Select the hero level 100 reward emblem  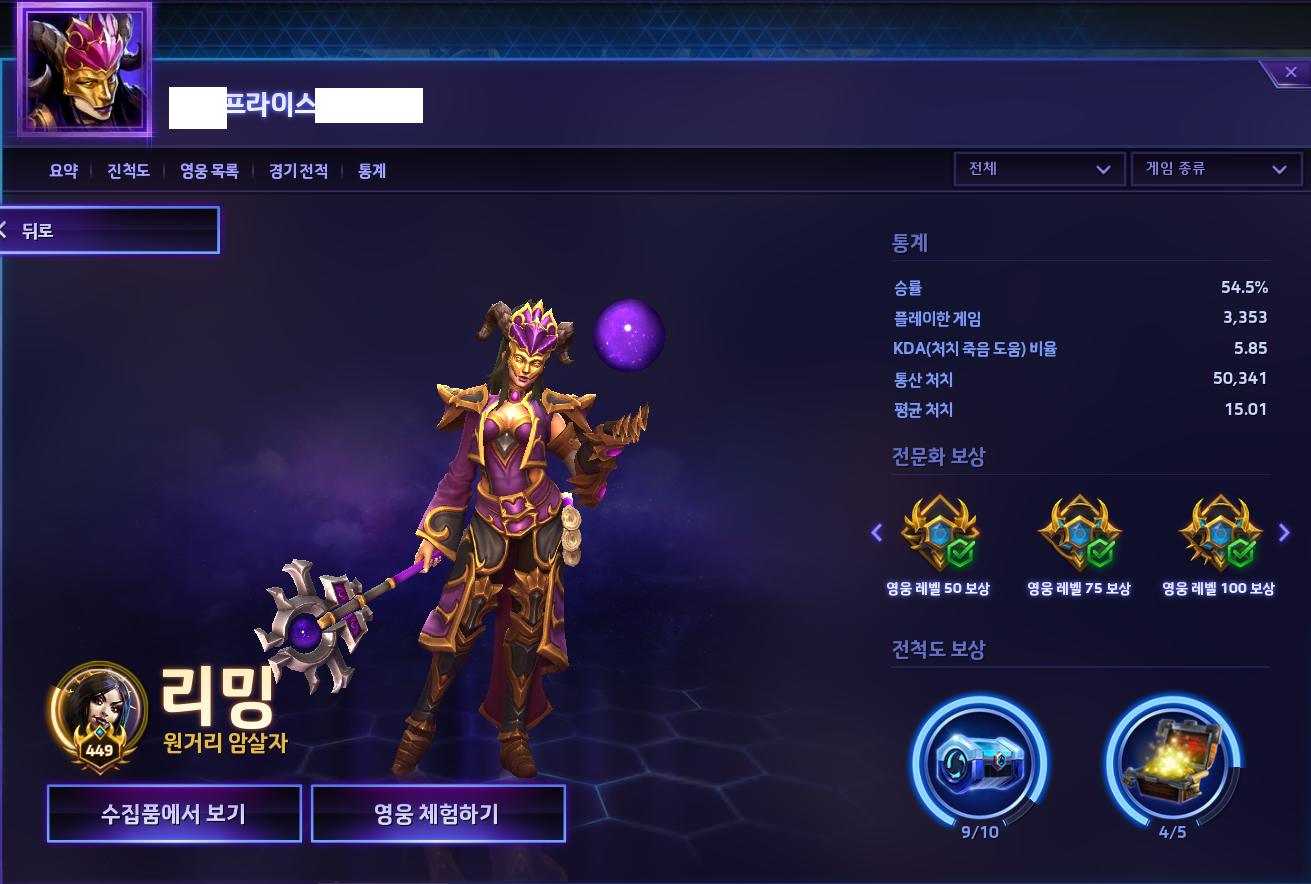pos(1219,533)
